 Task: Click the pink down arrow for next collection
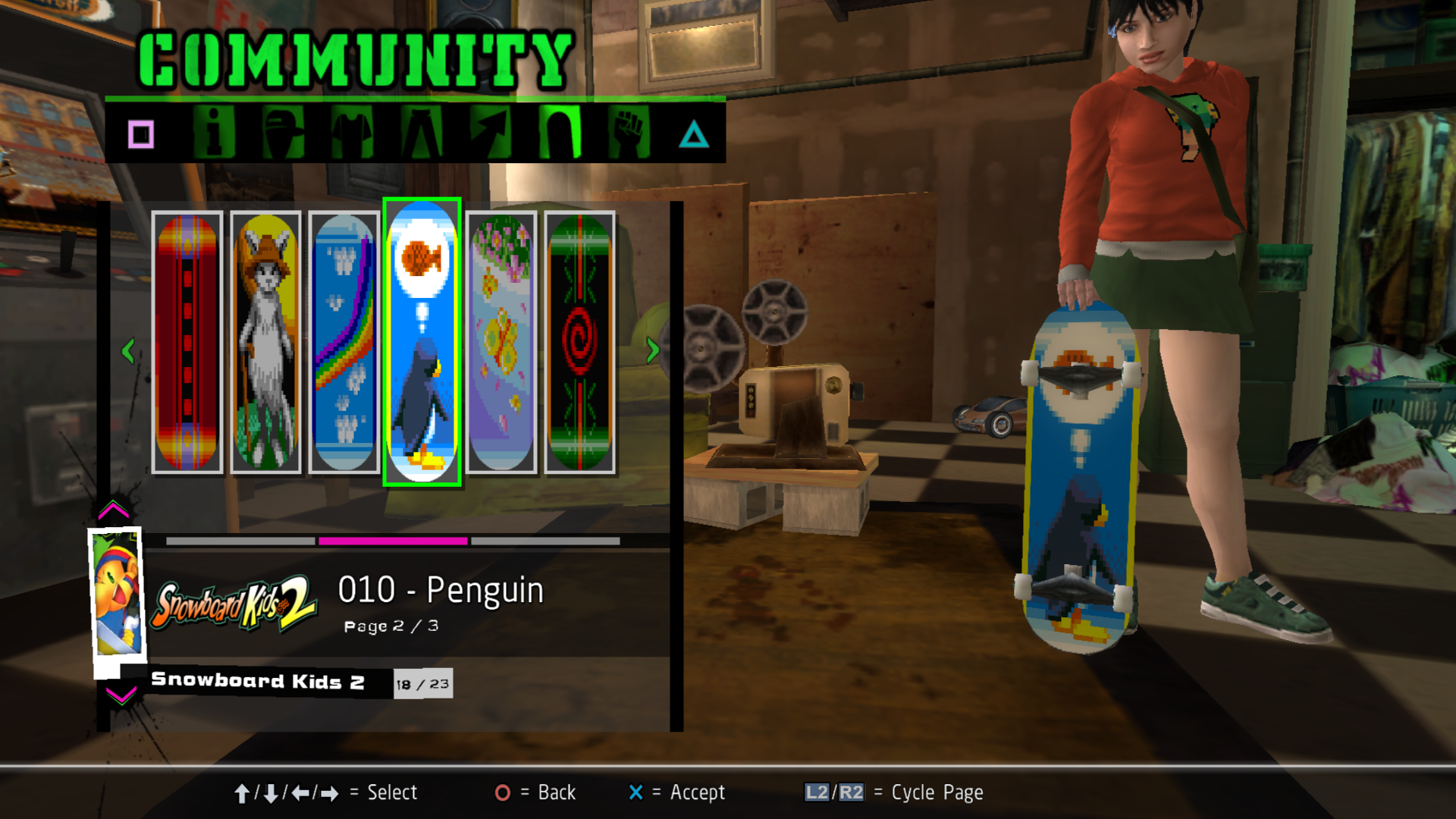121,695
